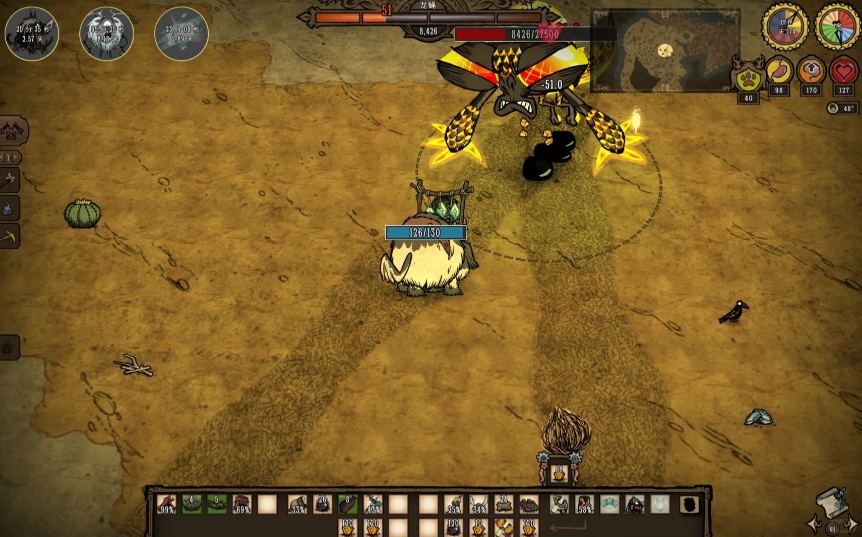Viewport: 862px width, 537px height.
Task: Open the crafting menu tab
Action: click(13, 130)
